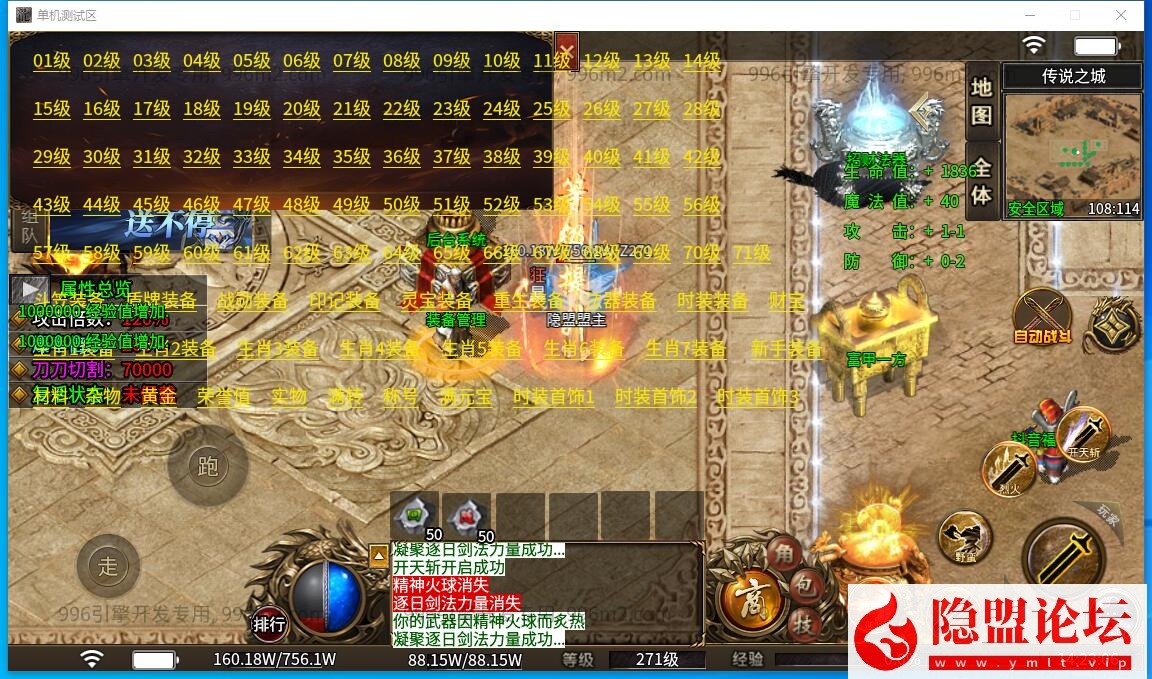Image resolution: width=1152 pixels, height=679 pixels.
Task: Open the 排行 ranking button
Action: click(x=269, y=625)
